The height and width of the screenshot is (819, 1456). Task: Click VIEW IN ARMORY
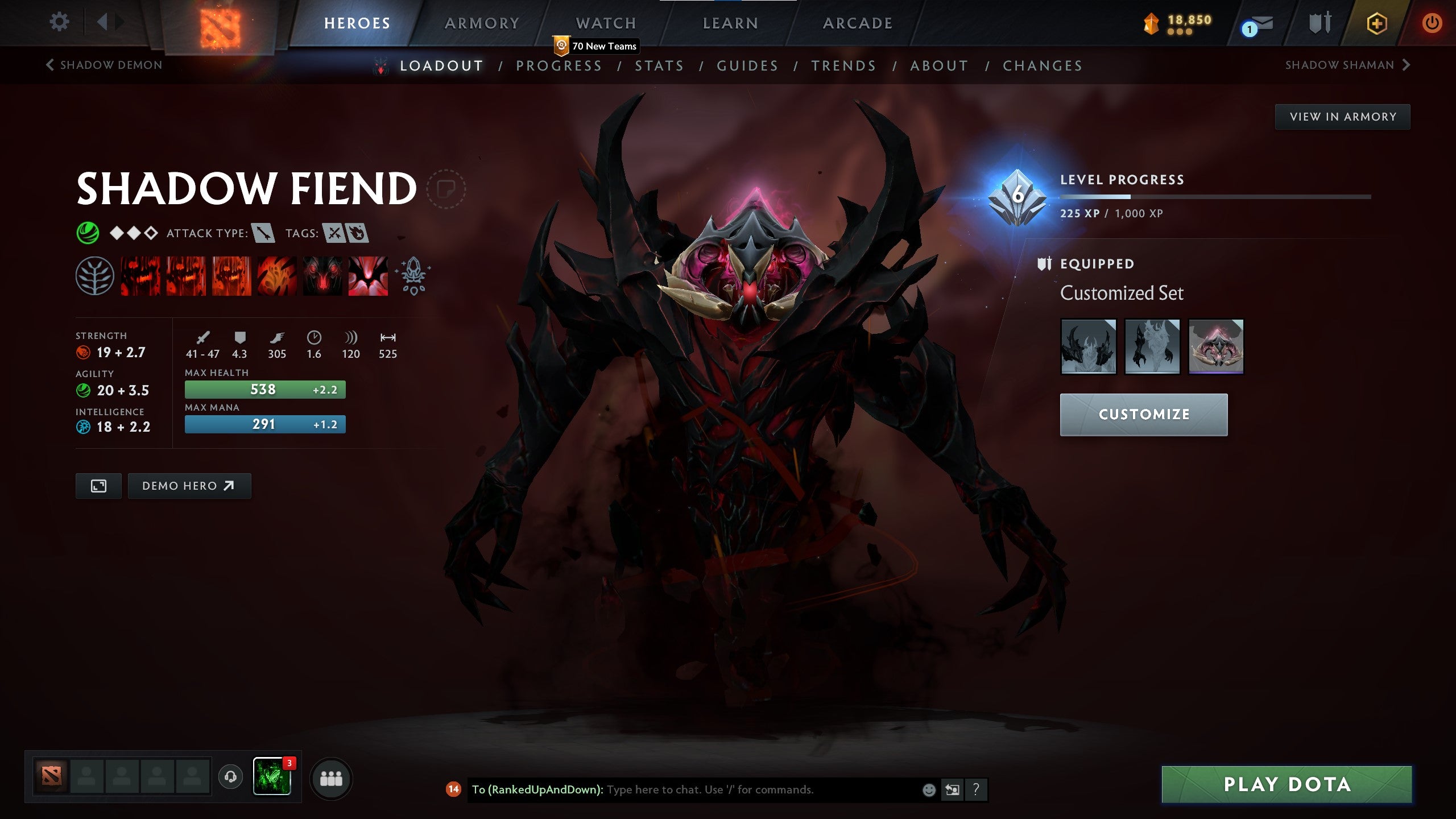(x=1342, y=116)
